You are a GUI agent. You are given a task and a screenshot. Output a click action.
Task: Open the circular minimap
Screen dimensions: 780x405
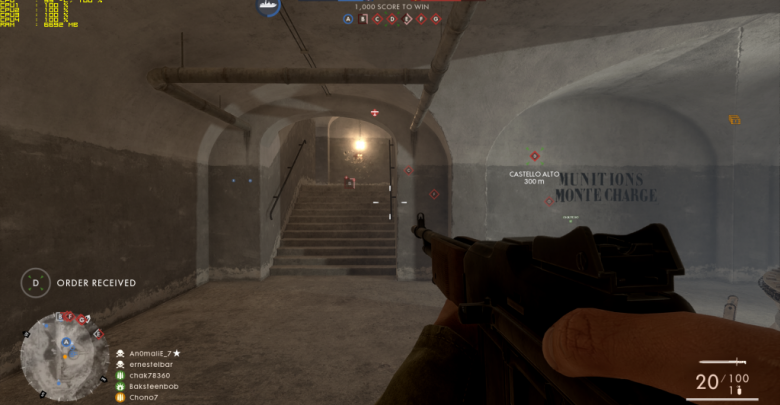(65, 356)
